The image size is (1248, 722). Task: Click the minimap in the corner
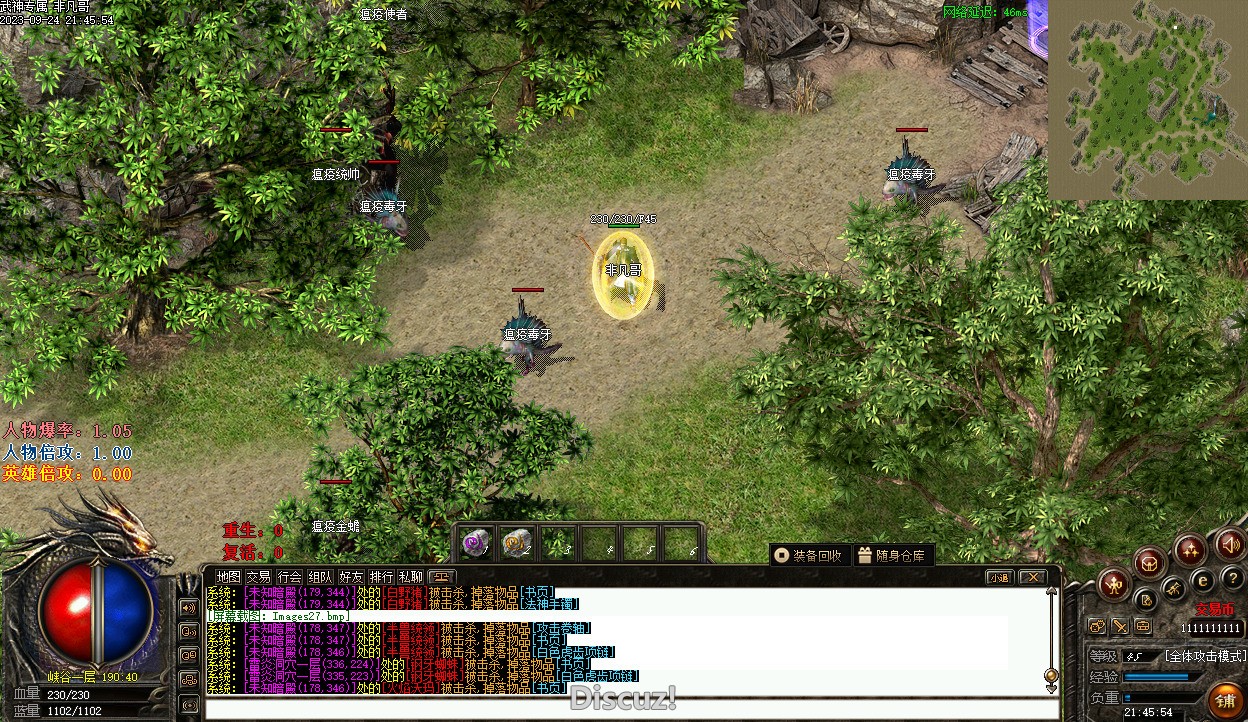pyautogui.click(x=1147, y=98)
